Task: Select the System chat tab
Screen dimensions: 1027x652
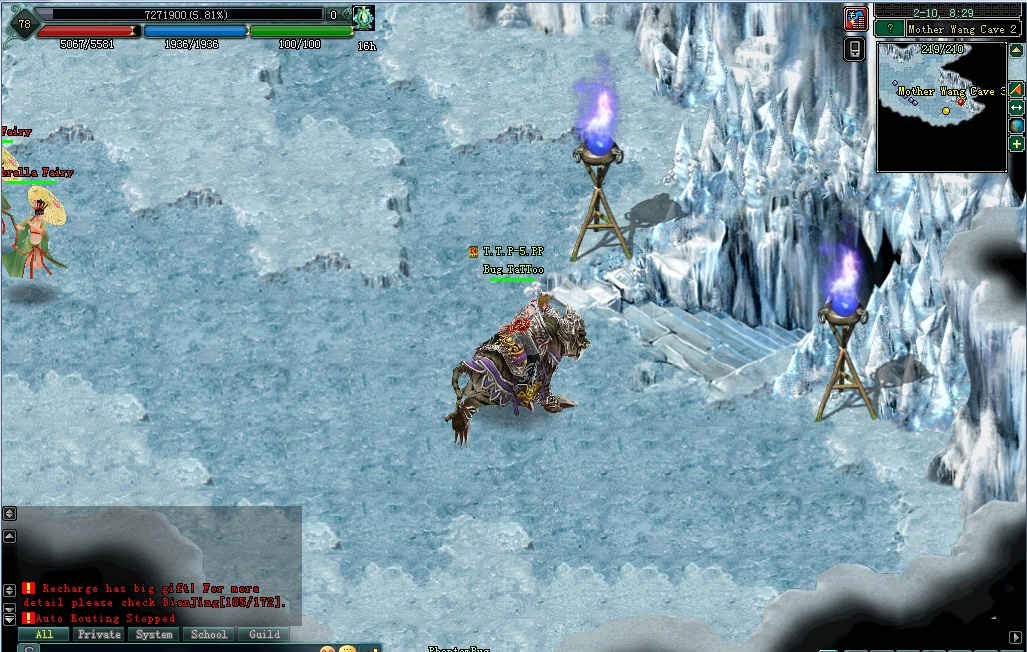Action: click(154, 634)
